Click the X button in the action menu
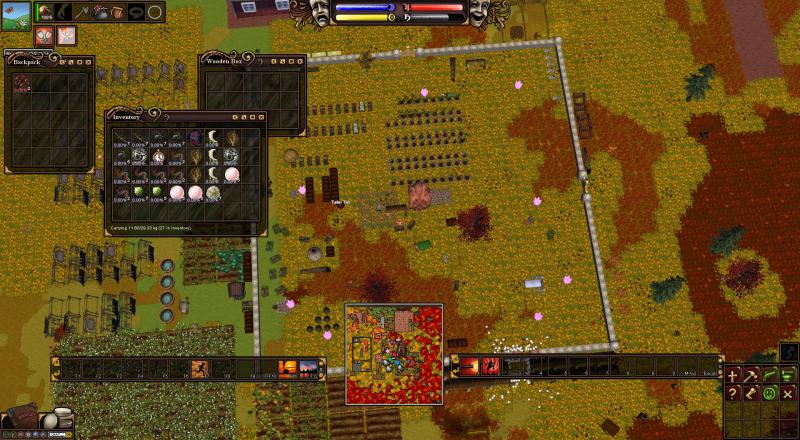Screen dimensions: 800x440 point(789,393)
